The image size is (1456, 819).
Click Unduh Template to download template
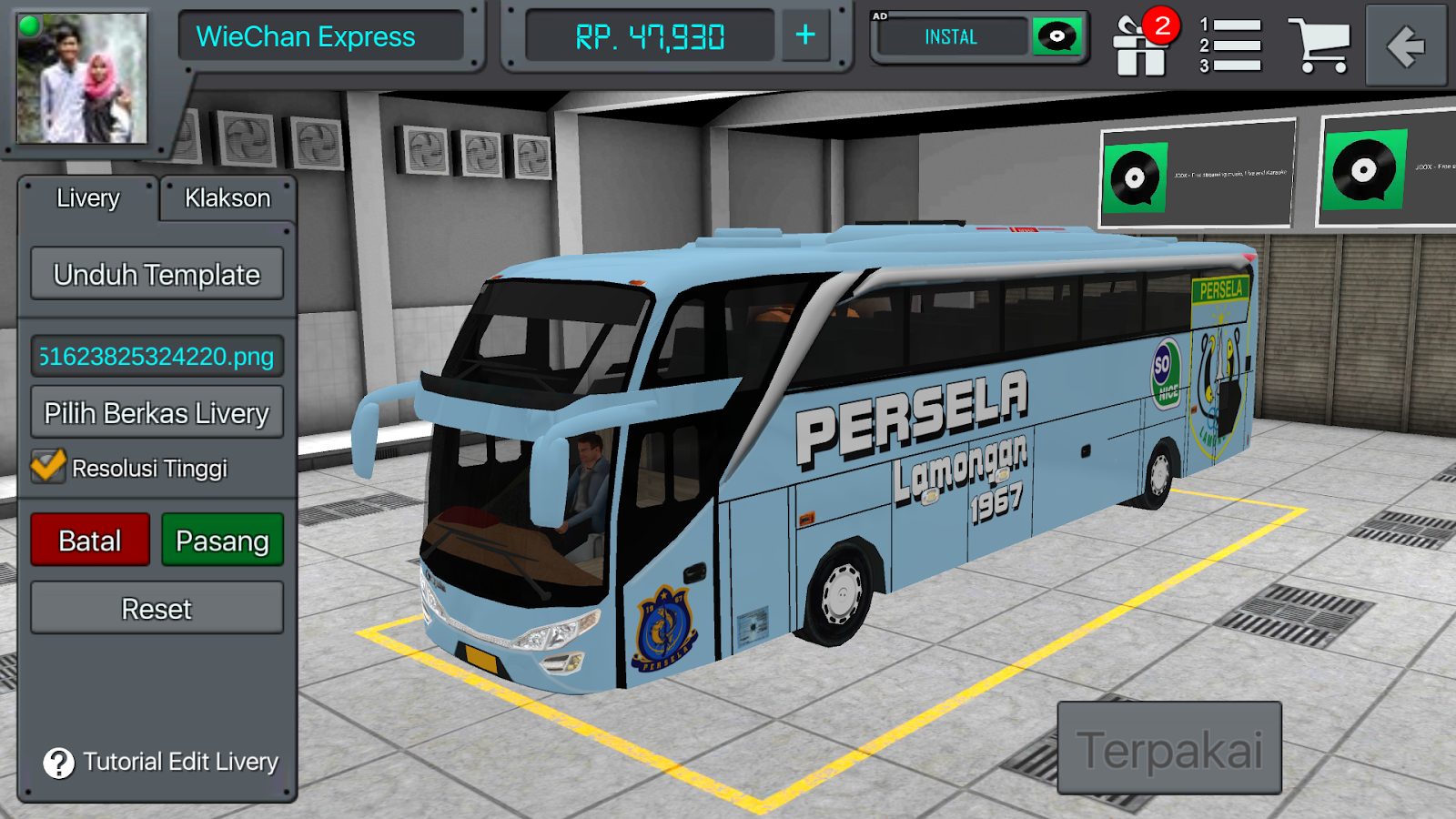pos(157,273)
